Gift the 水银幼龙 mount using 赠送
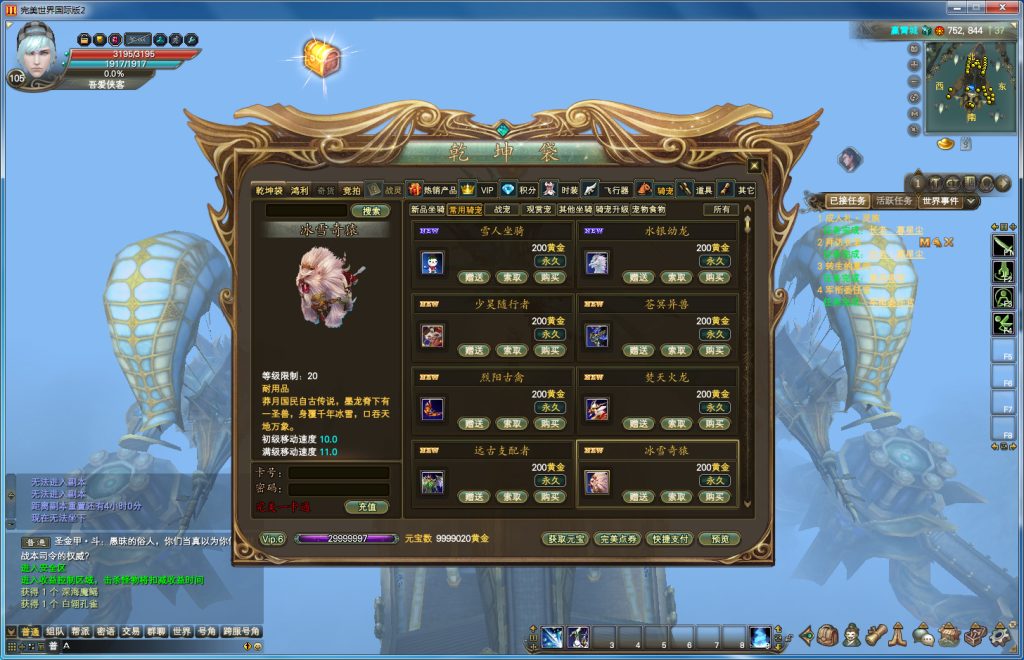The height and width of the screenshot is (660, 1024). pyautogui.click(x=639, y=278)
